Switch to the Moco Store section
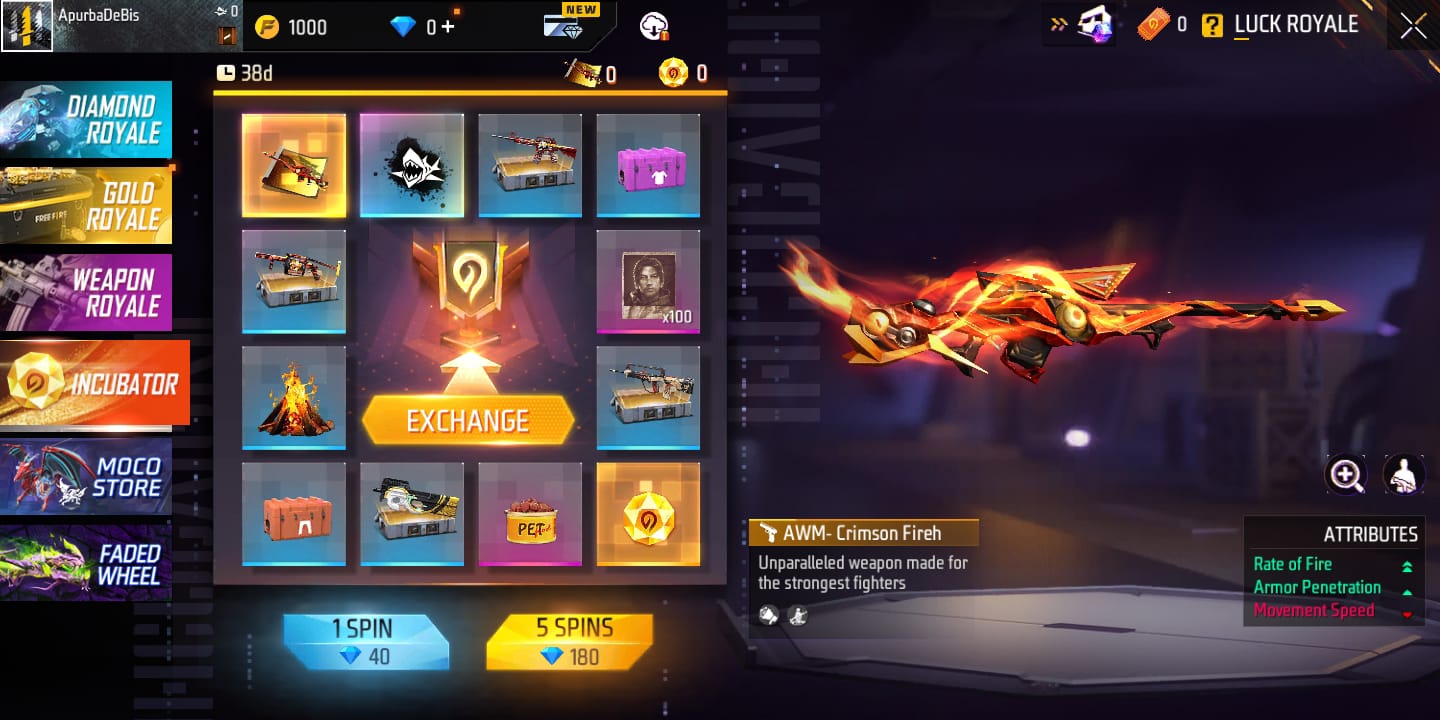This screenshot has width=1440, height=720. click(87, 477)
